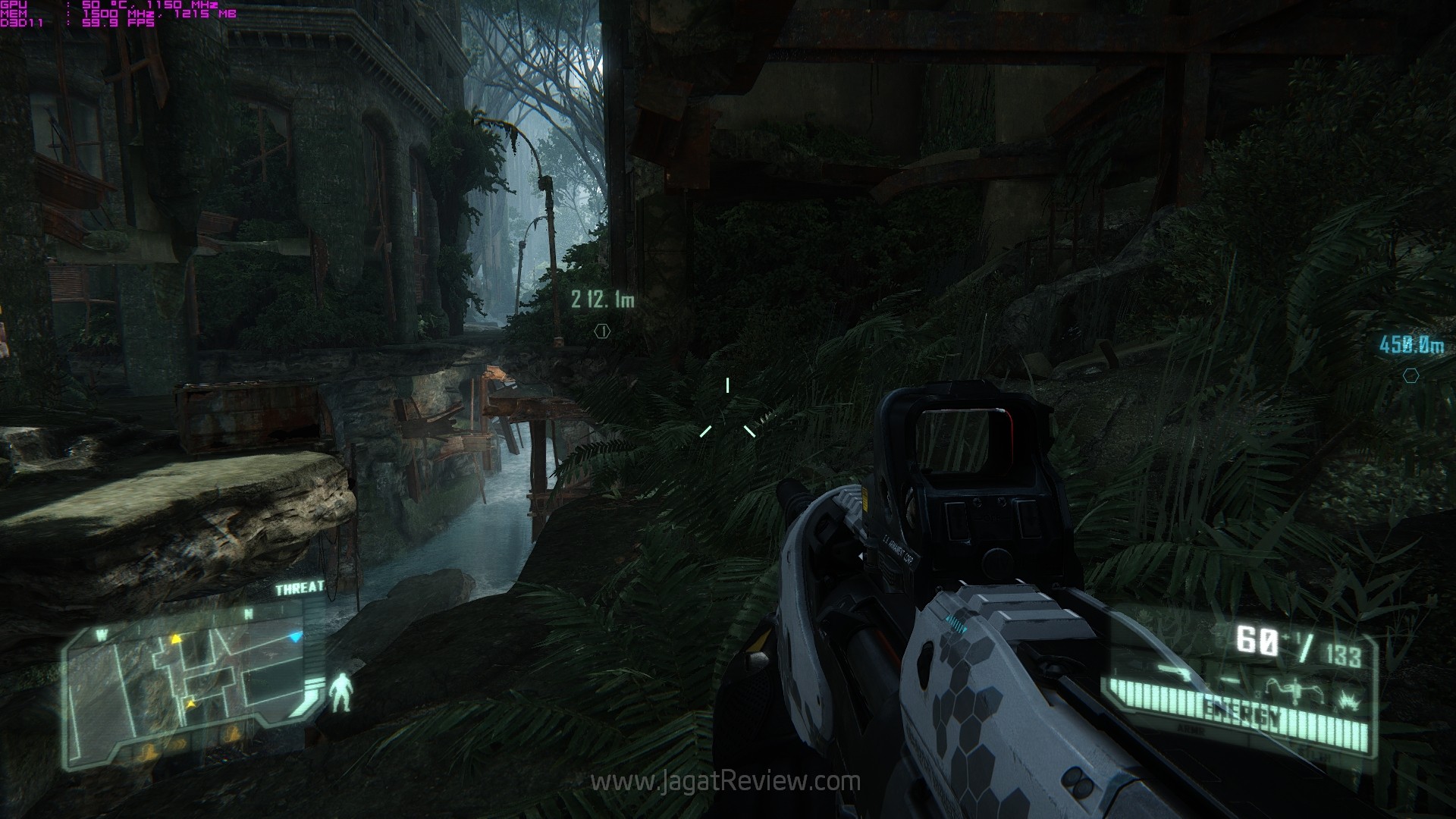Click the standing nanosuit stance icon
The image size is (1456, 819).
340,691
